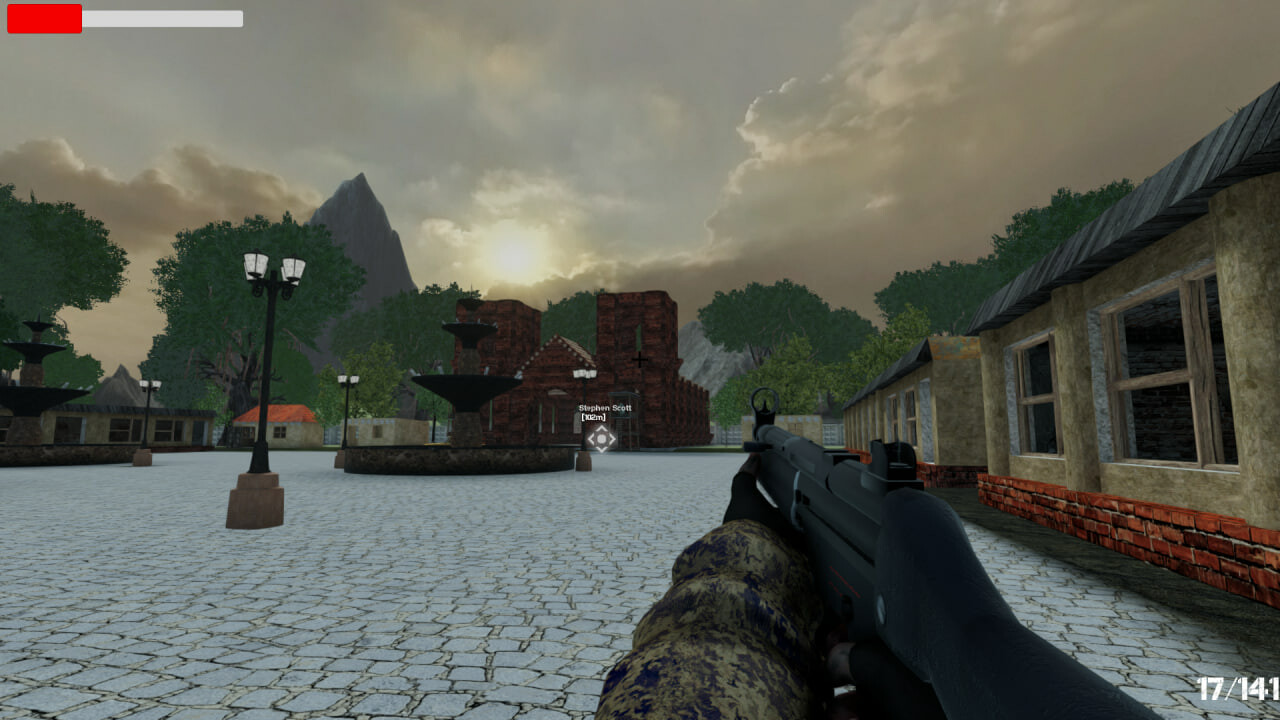Viewport: 1280px width, 720px height.
Task: Click the Stephen Scott name label
Action: pyautogui.click(x=605, y=408)
